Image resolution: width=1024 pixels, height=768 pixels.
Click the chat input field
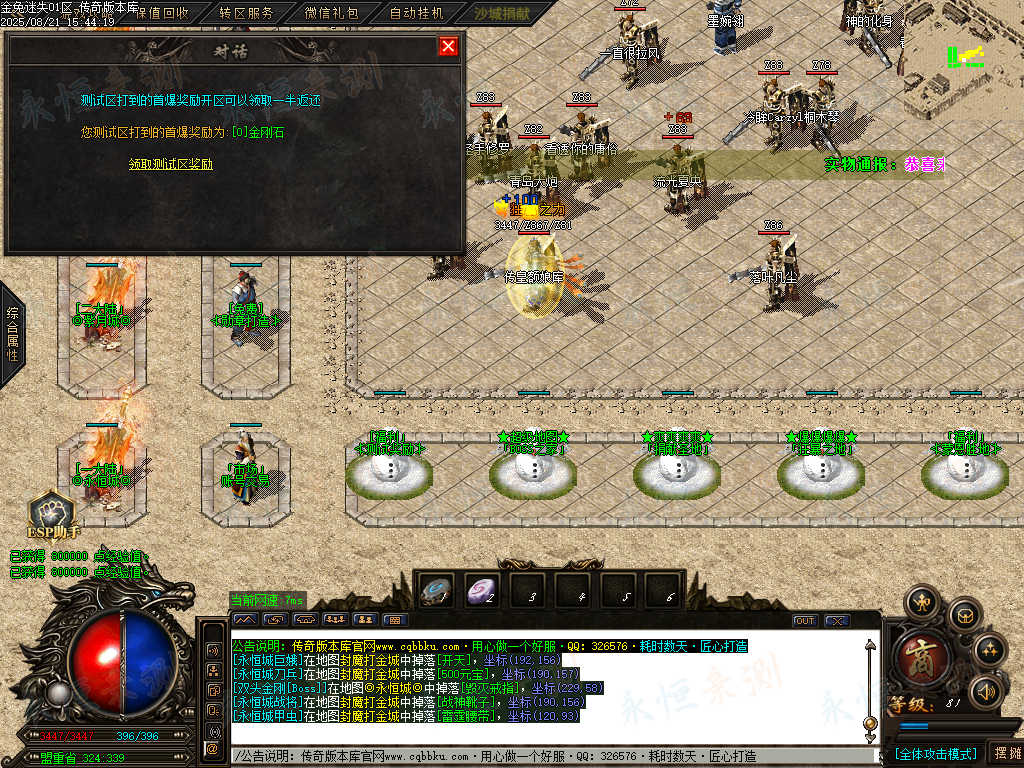point(550,756)
